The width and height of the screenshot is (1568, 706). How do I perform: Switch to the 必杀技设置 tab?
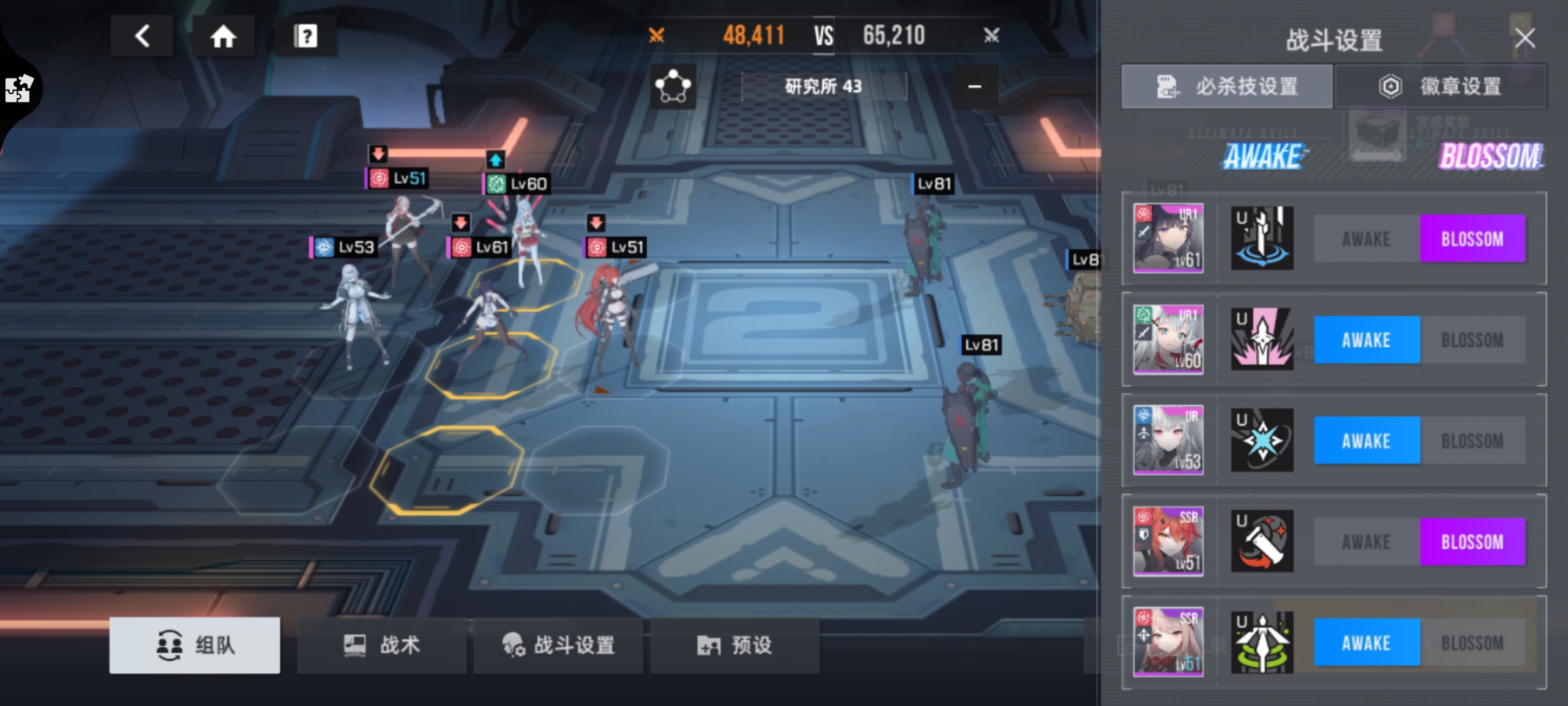pos(1227,86)
